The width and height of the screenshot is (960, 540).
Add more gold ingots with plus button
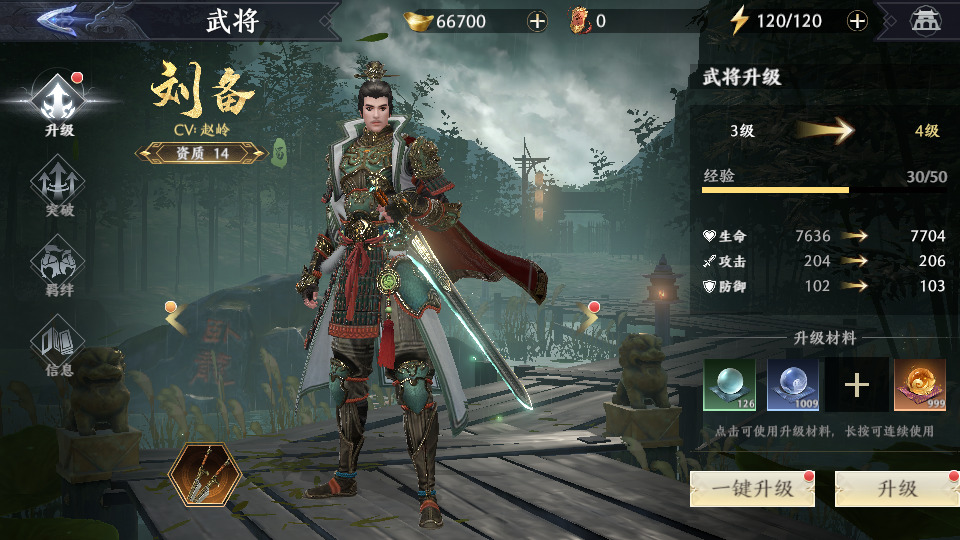click(x=537, y=21)
